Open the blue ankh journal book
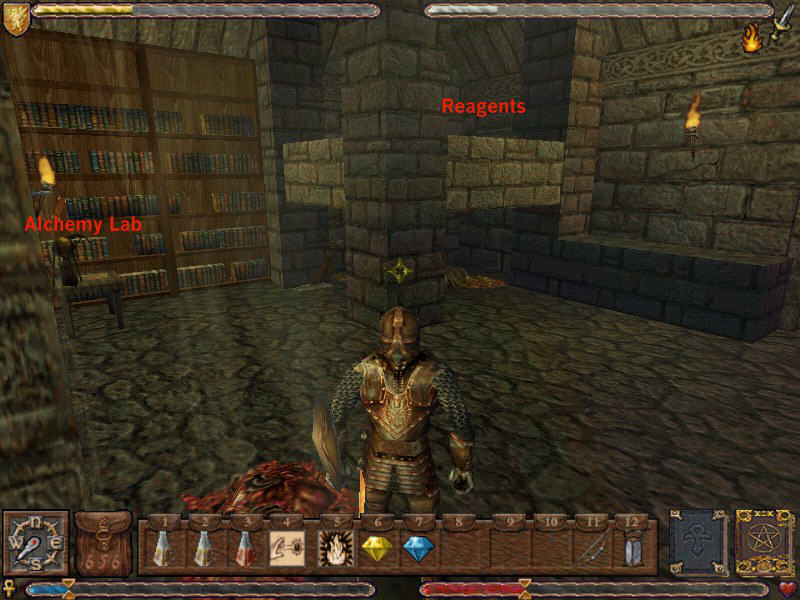800x600 pixels. coord(698,543)
